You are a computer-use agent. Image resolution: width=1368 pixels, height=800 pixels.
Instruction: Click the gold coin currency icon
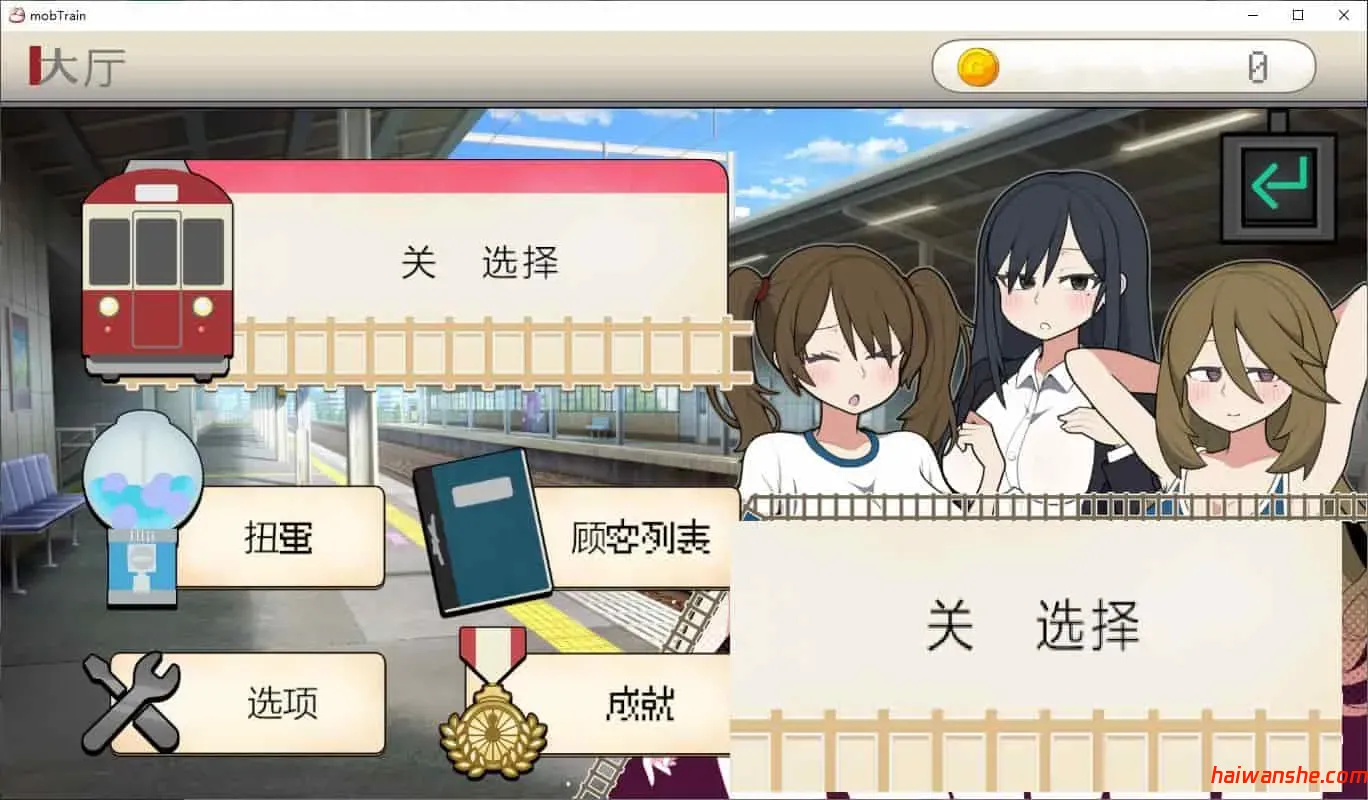coord(970,65)
